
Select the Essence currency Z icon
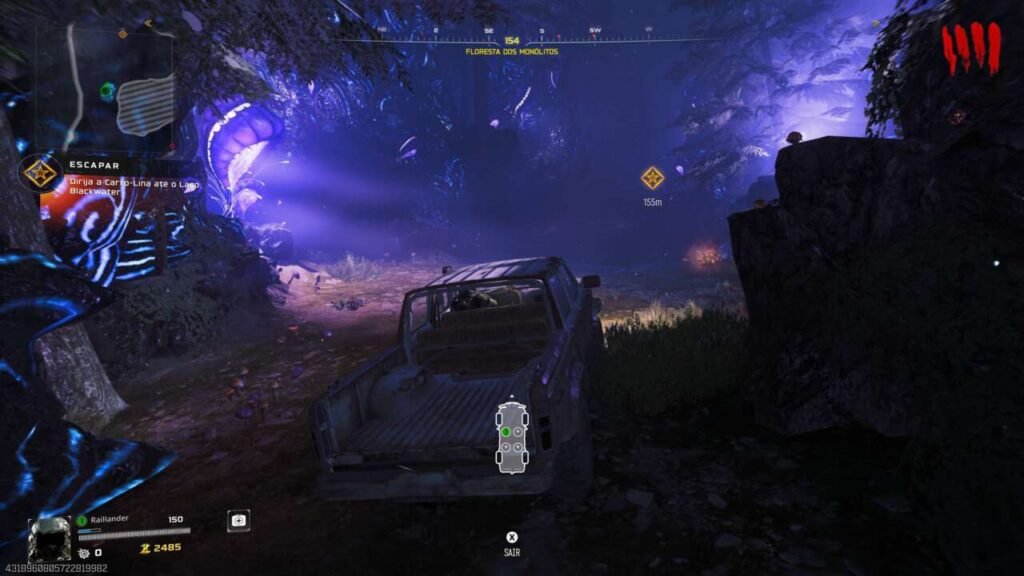coord(144,549)
